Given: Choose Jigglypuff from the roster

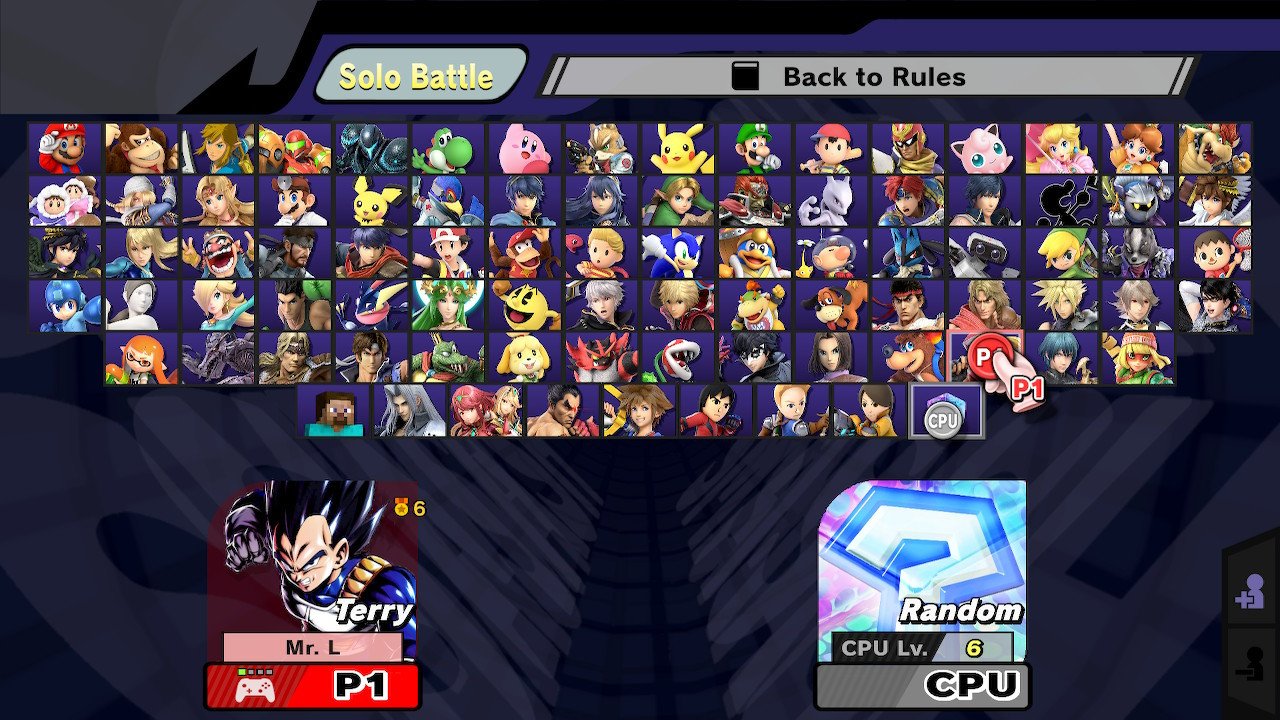Looking at the screenshot, I should (983, 146).
